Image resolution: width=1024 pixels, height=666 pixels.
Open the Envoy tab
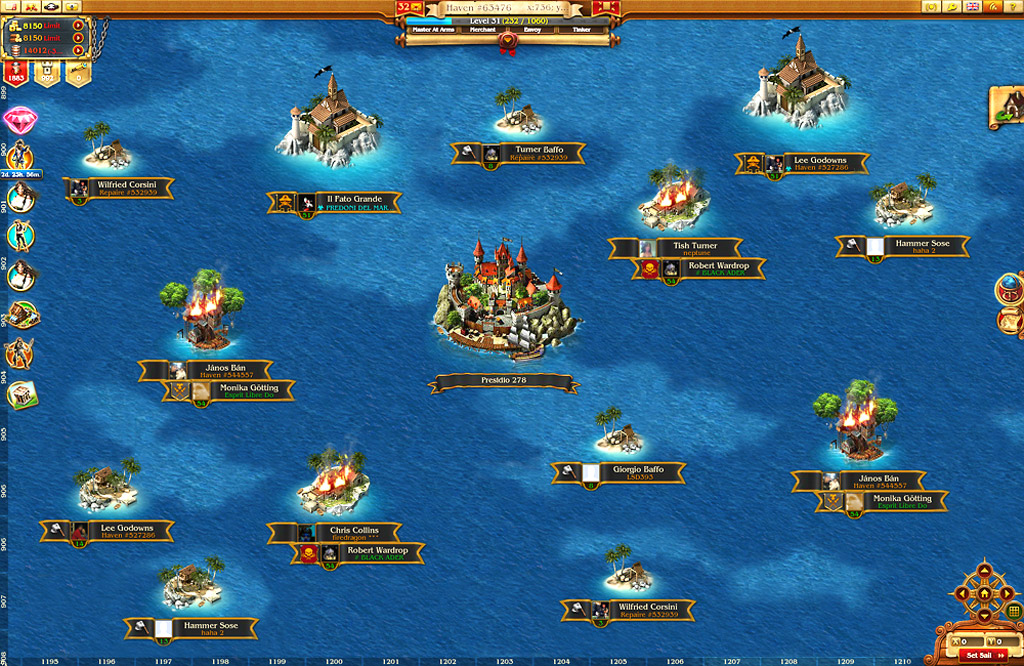(x=532, y=30)
